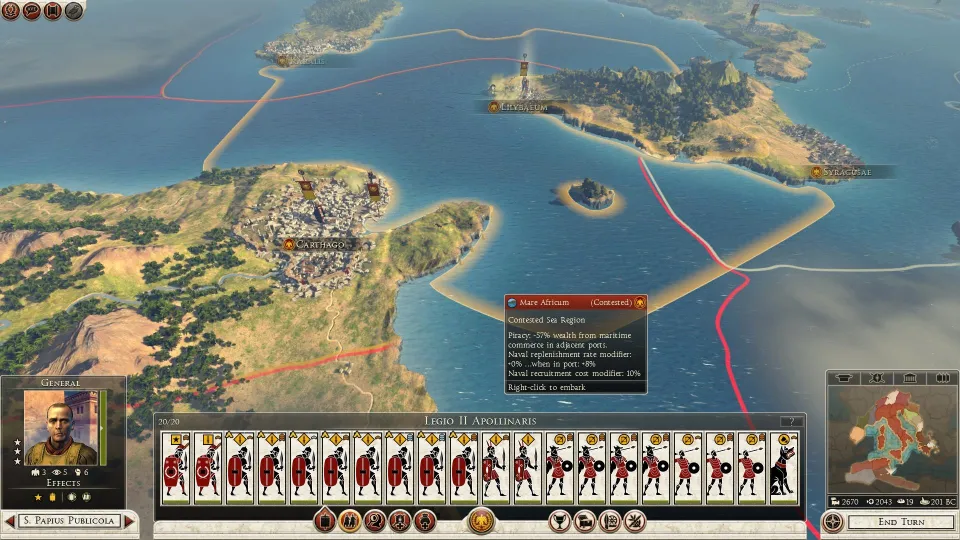Select the previous general with left arrow
Image resolution: width=960 pixels, height=540 pixels.
coord(10,521)
